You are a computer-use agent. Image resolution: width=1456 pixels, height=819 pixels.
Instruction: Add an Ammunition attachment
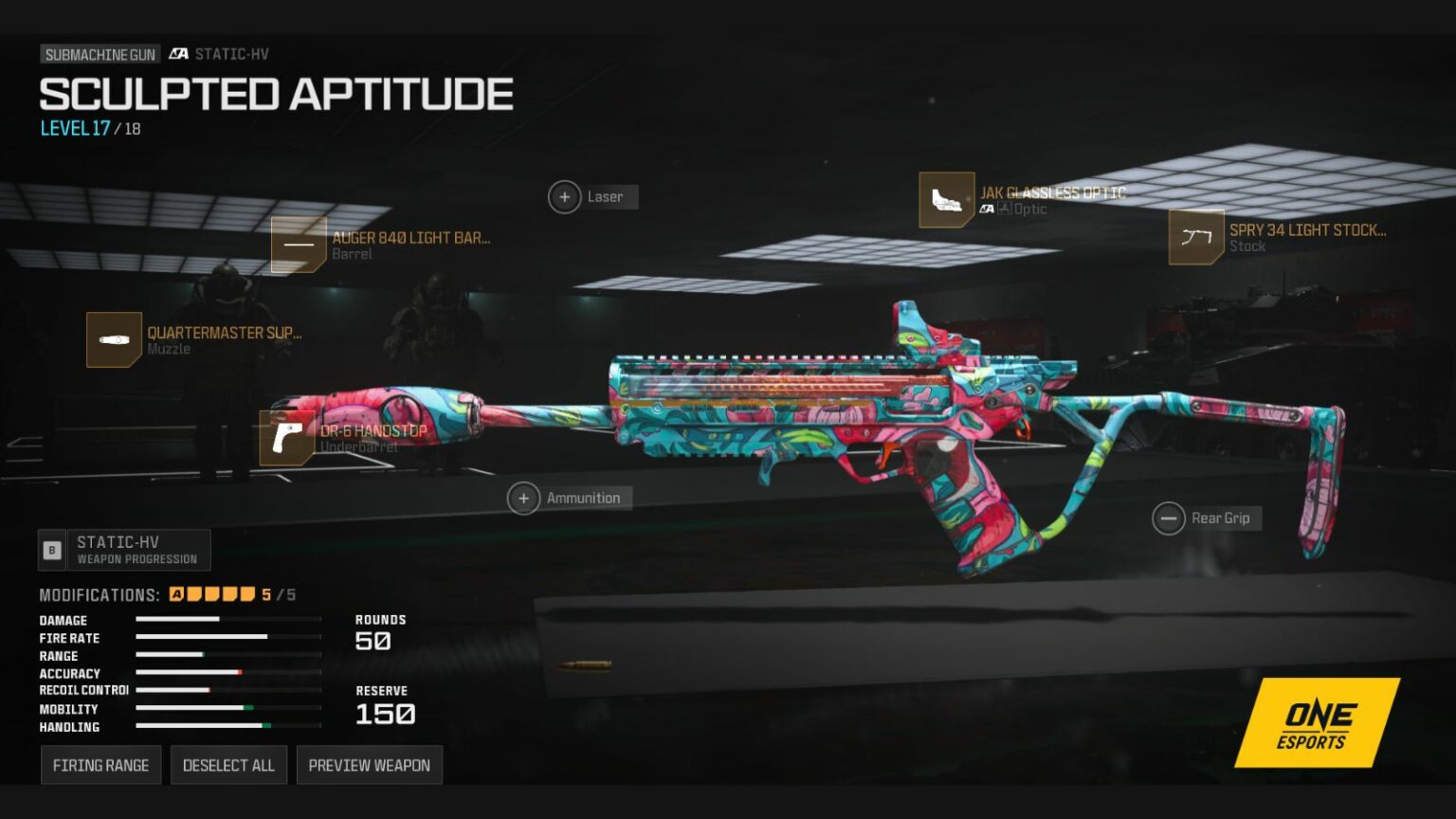click(524, 498)
